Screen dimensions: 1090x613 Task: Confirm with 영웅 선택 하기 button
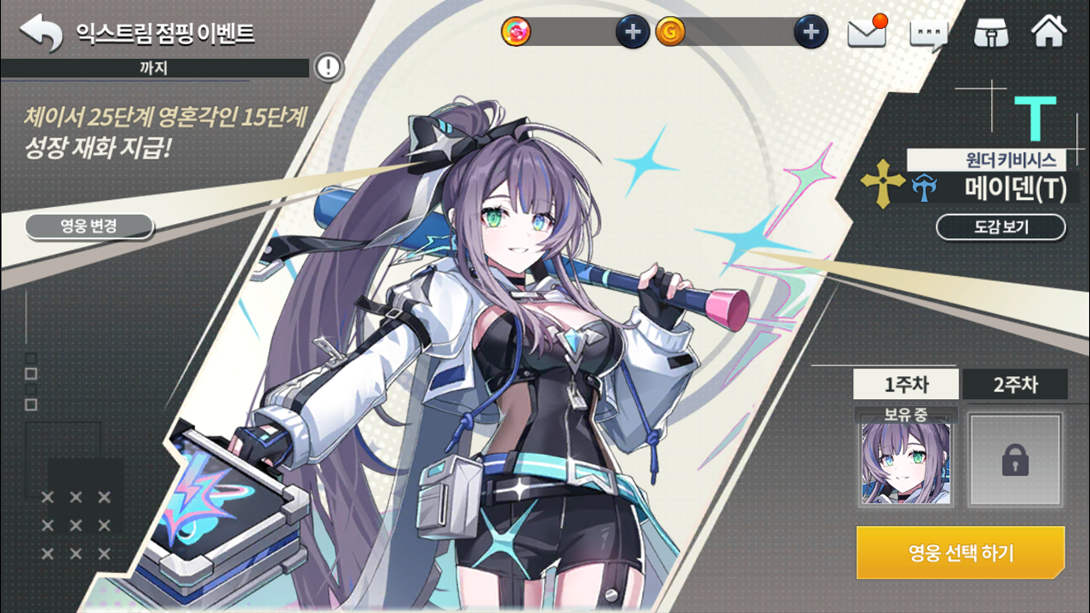tap(960, 552)
